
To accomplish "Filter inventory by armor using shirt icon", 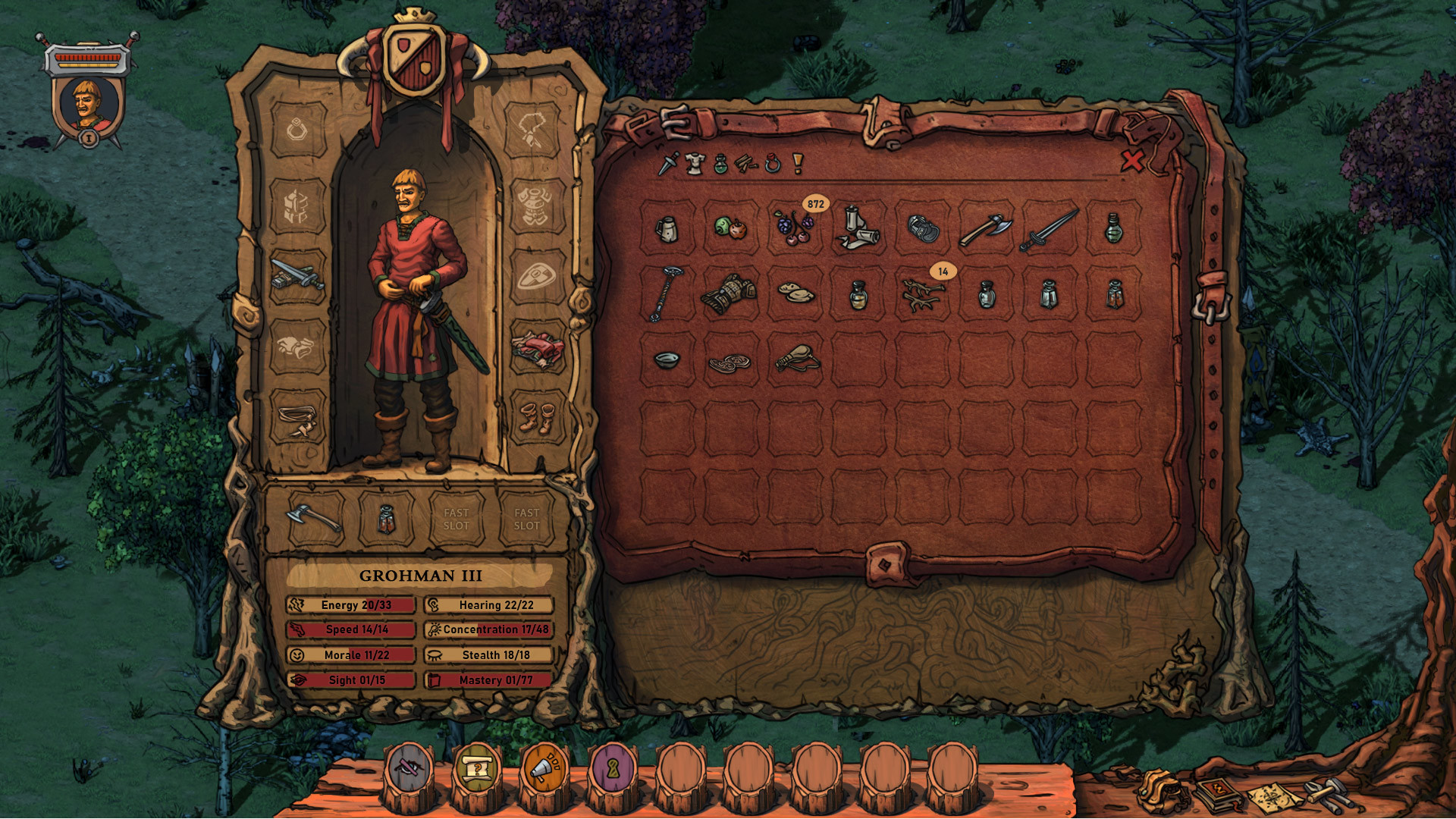I will click(x=693, y=163).
